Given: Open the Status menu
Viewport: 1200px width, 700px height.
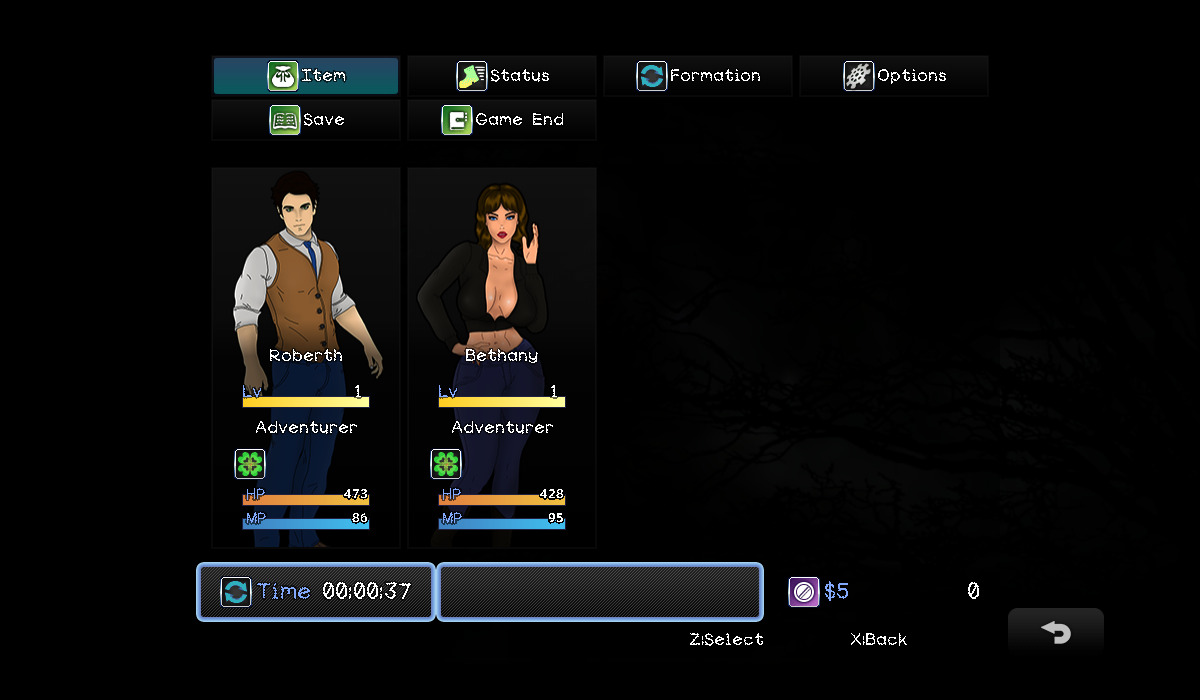Looking at the screenshot, I should [x=502, y=76].
